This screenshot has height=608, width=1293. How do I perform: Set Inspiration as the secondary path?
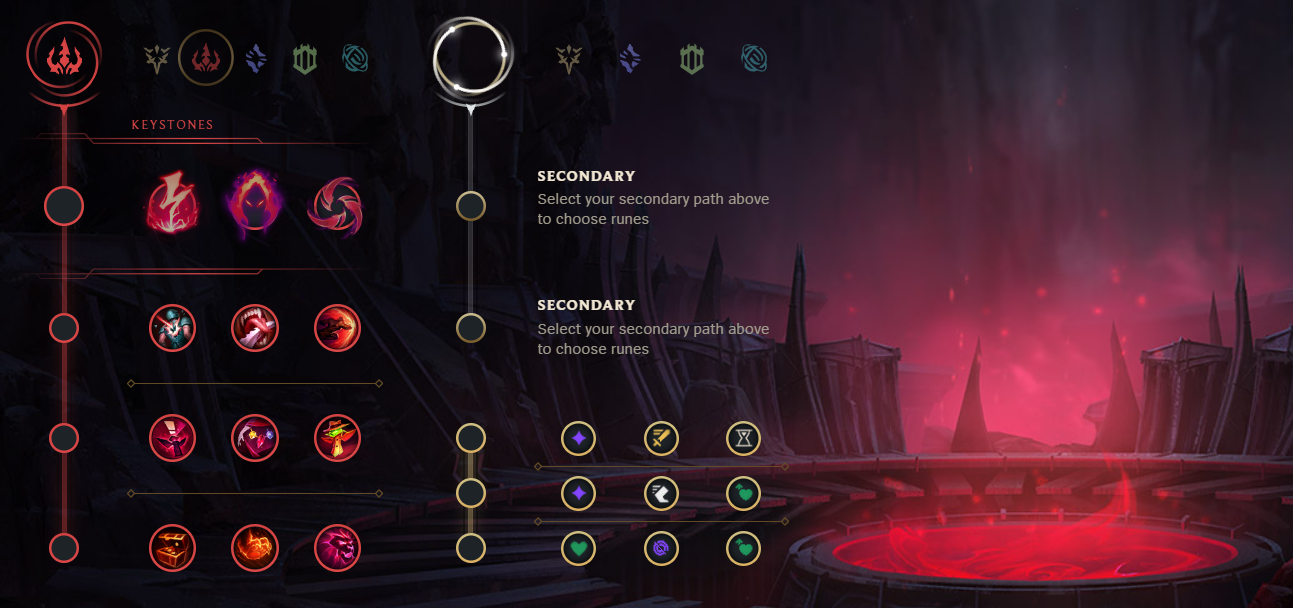(x=755, y=59)
